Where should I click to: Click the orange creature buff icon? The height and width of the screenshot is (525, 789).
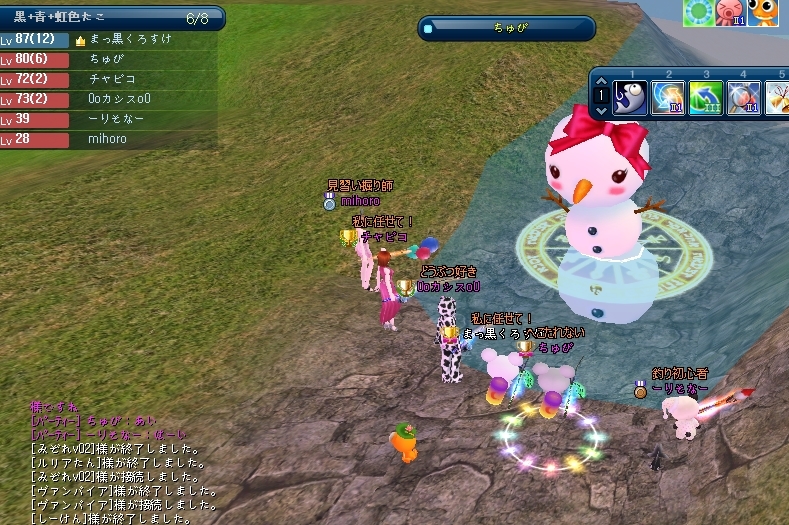[763, 12]
